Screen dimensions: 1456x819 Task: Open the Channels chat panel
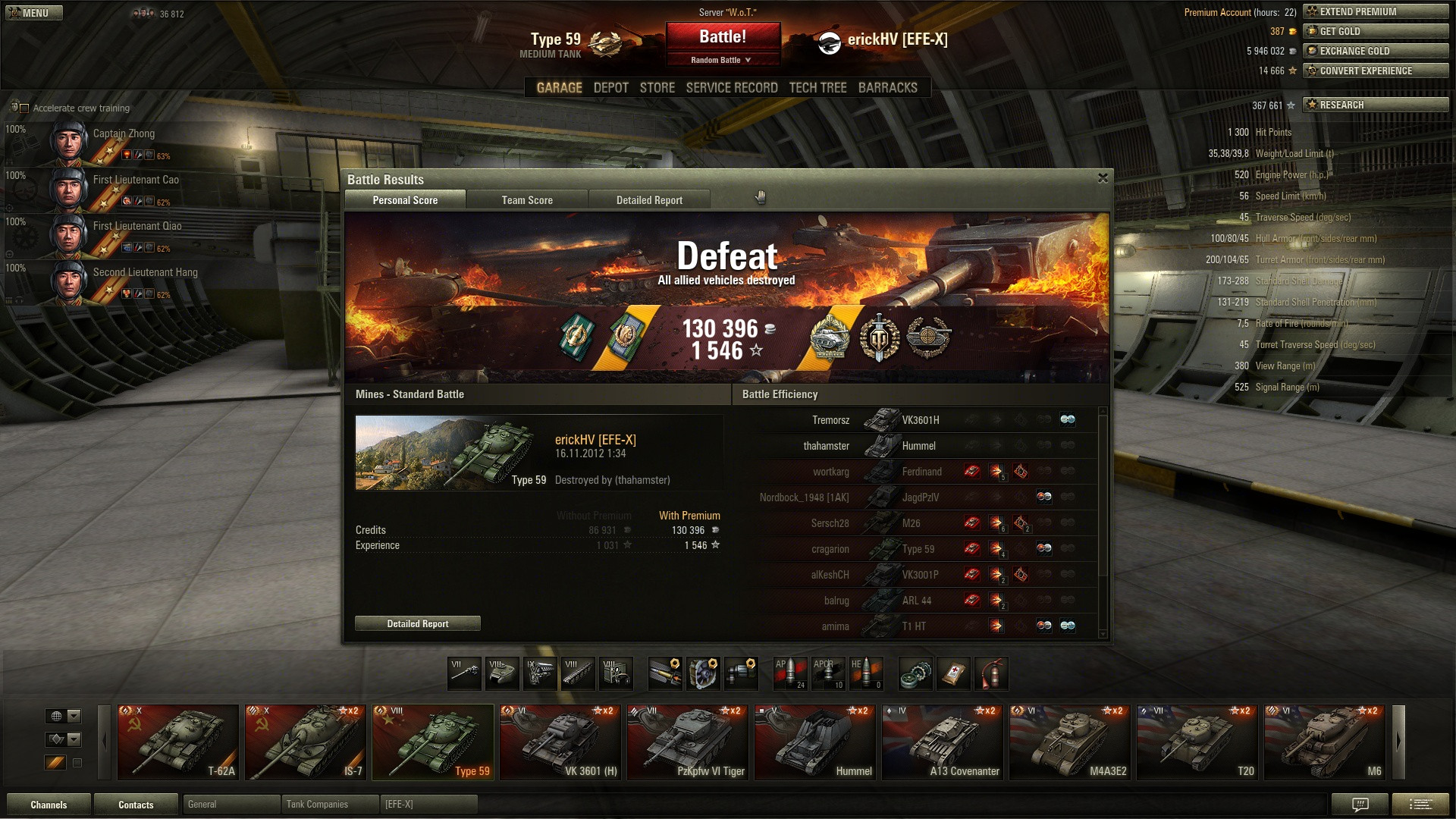(49, 805)
